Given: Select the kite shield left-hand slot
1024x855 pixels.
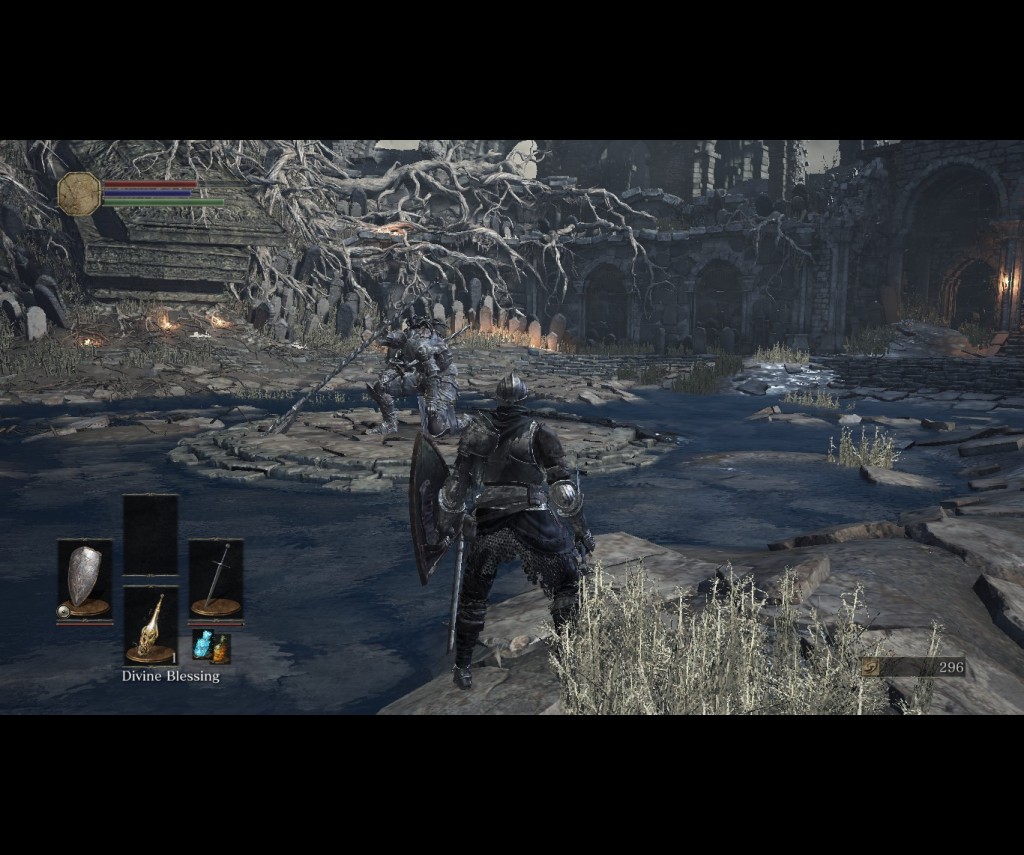Looking at the screenshot, I should tap(85, 579).
